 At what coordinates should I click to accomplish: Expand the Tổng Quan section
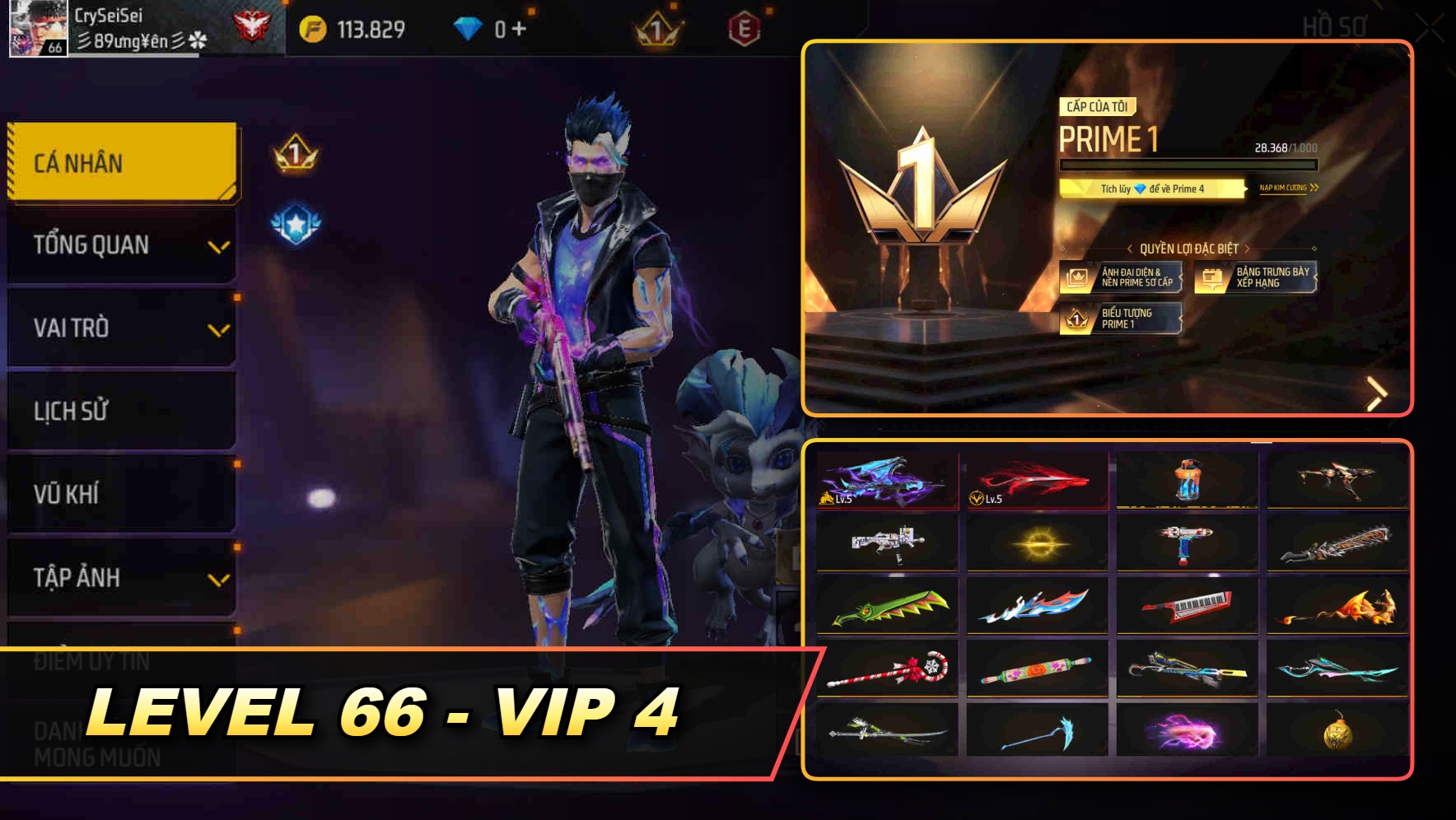click(121, 245)
